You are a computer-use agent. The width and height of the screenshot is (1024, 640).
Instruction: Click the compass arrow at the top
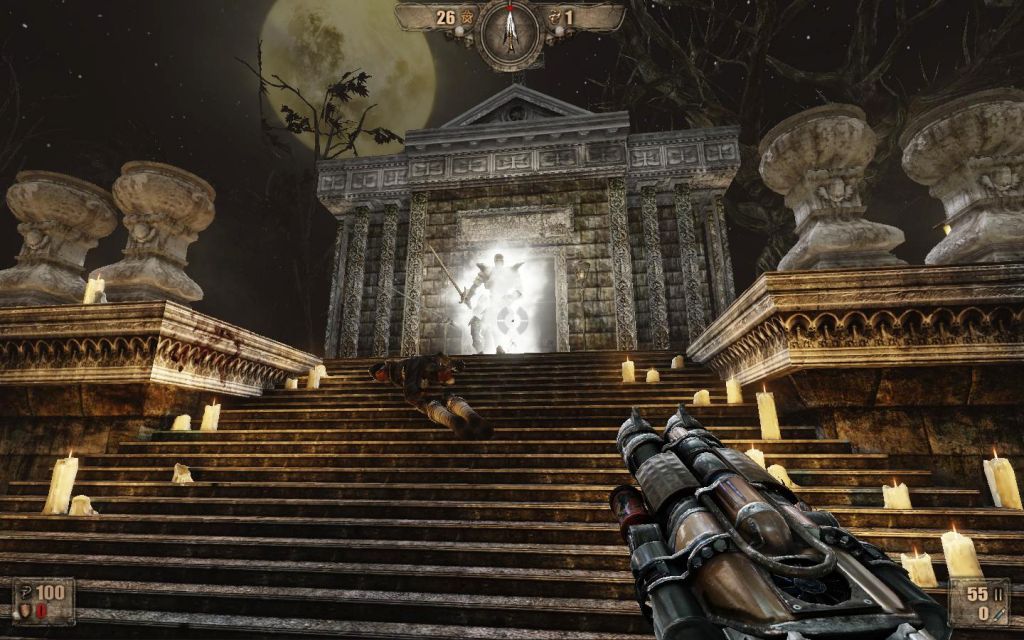coord(510,30)
